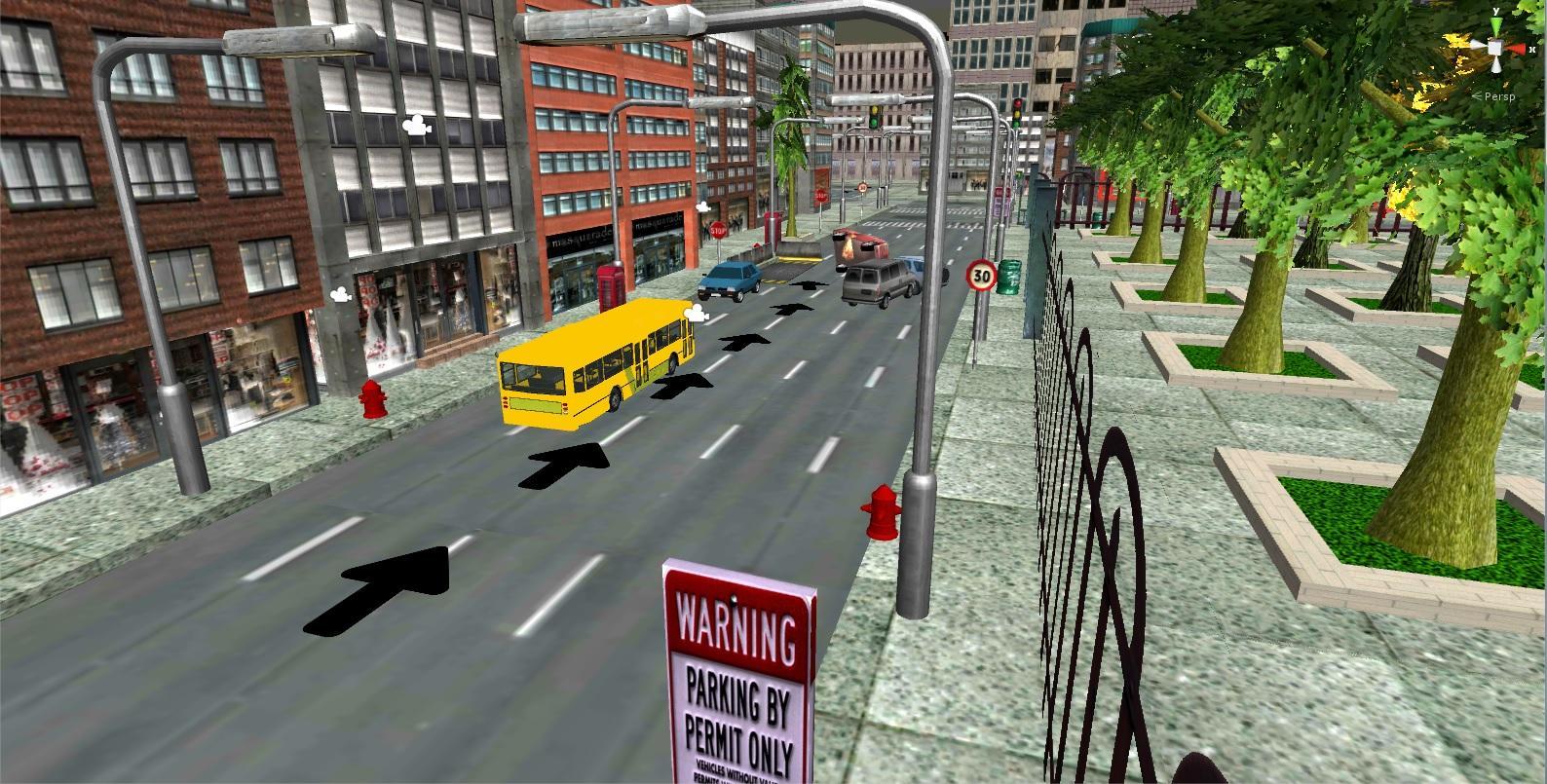1547x784 pixels.
Task: Click the white center cube of the orientation gizmo
Action: 1495,48
